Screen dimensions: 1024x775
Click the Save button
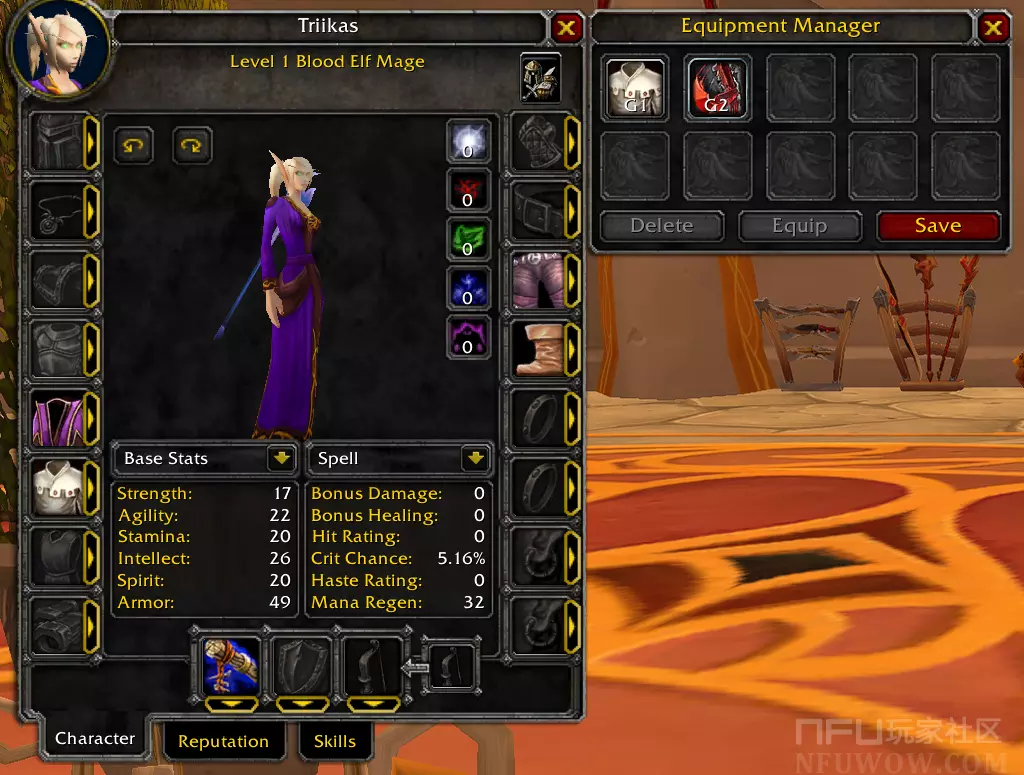click(938, 226)
